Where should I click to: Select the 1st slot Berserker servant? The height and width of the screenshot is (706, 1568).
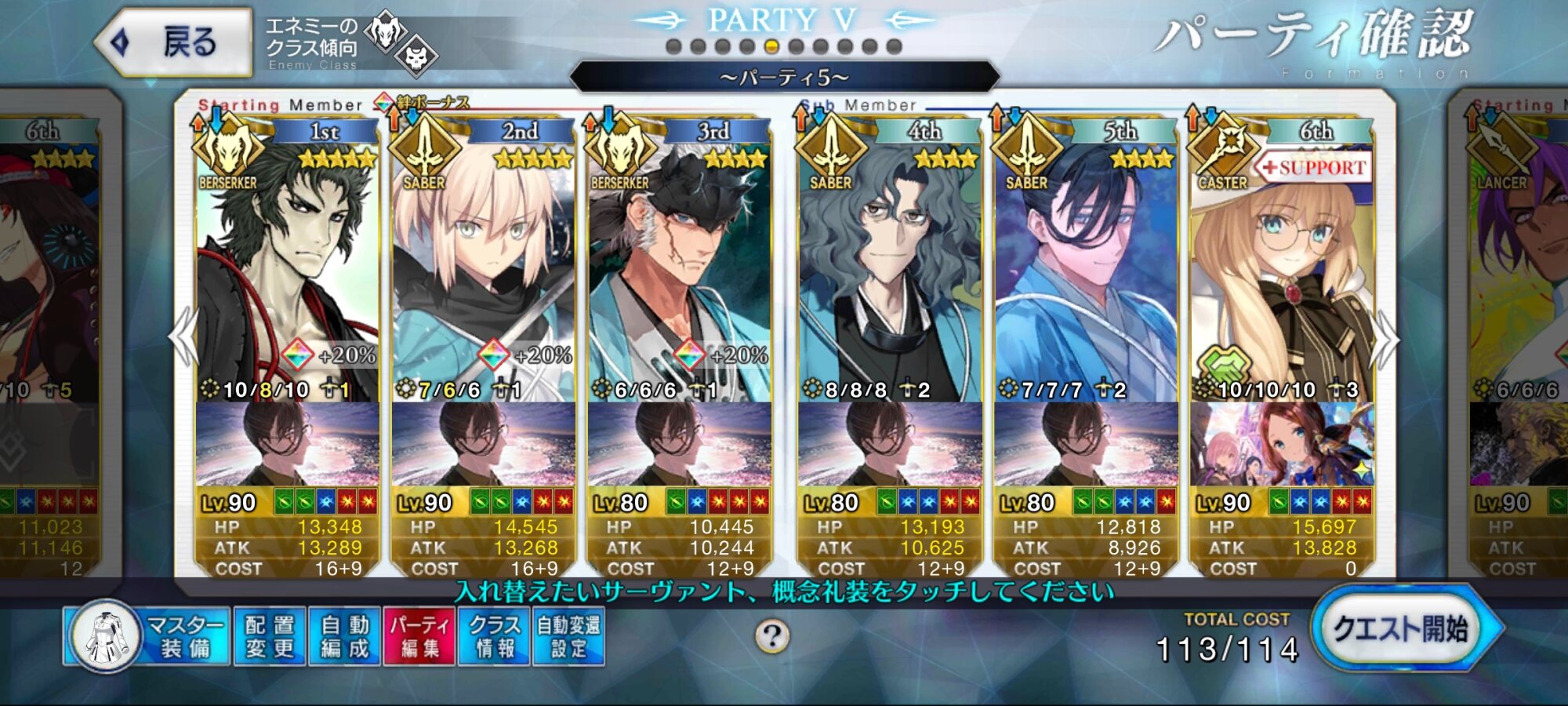(287, 267)
